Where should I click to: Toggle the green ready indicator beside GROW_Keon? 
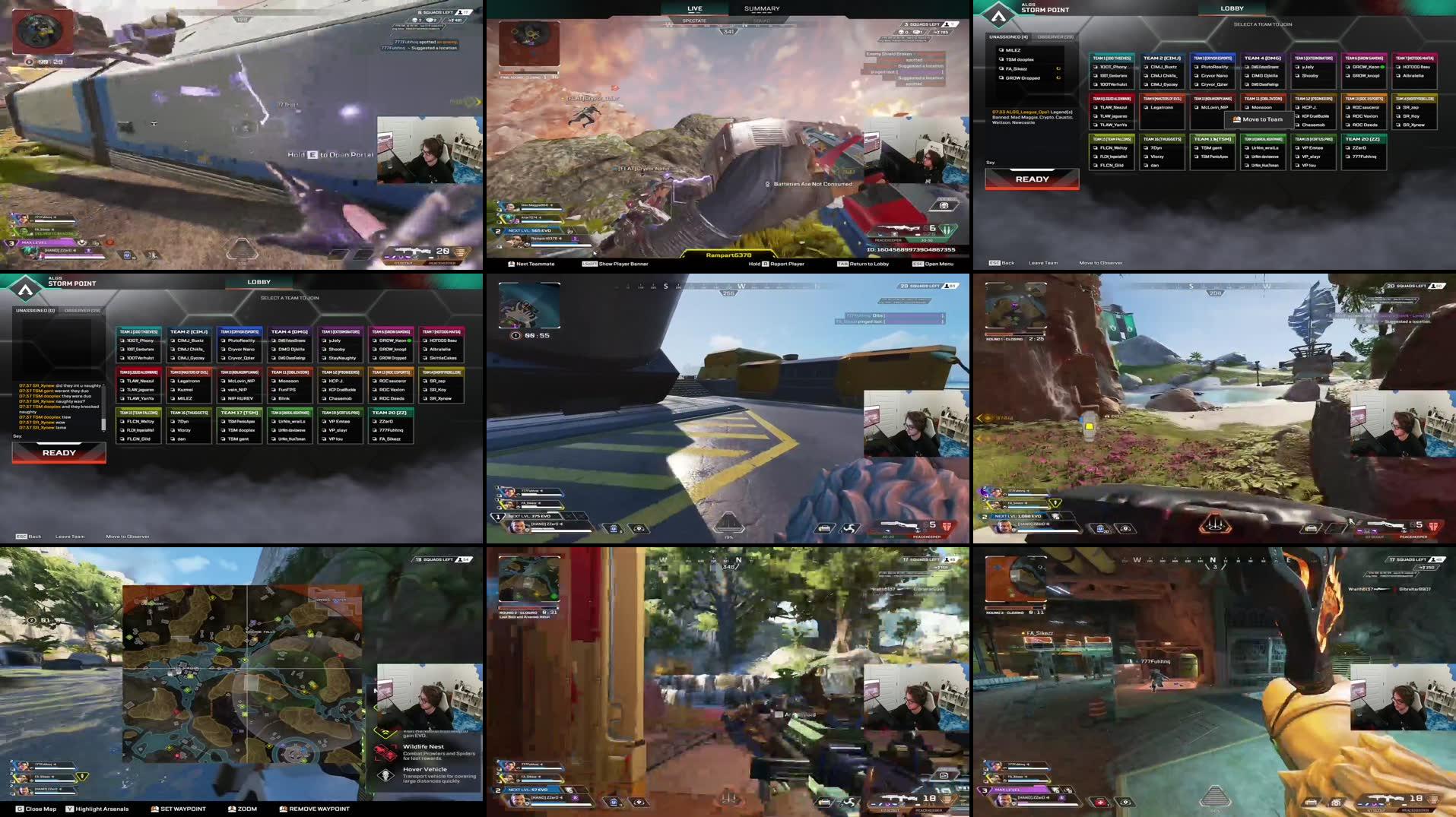point(1382,67)
